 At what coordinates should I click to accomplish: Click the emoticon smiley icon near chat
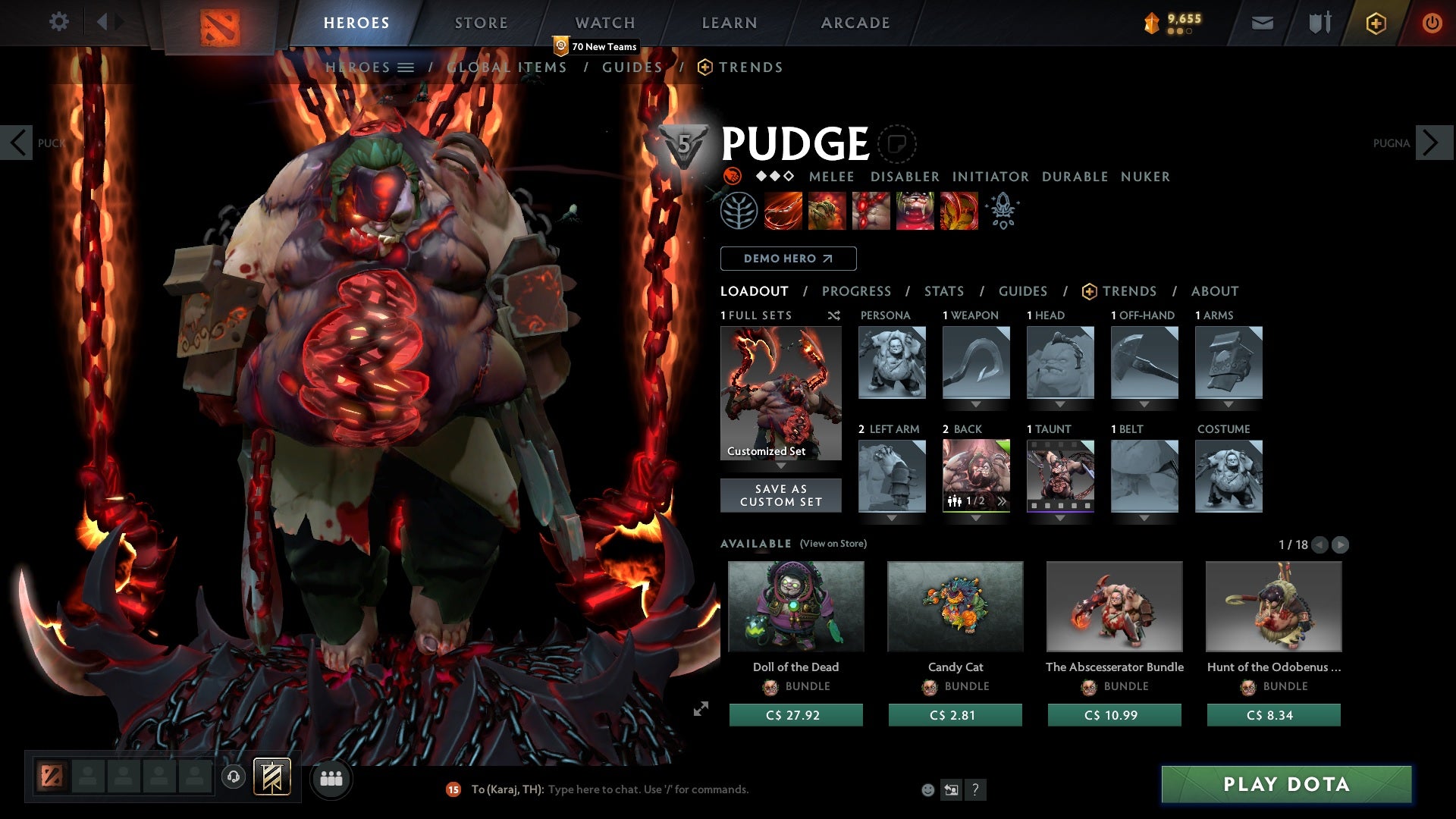click(x=927, y=789)
